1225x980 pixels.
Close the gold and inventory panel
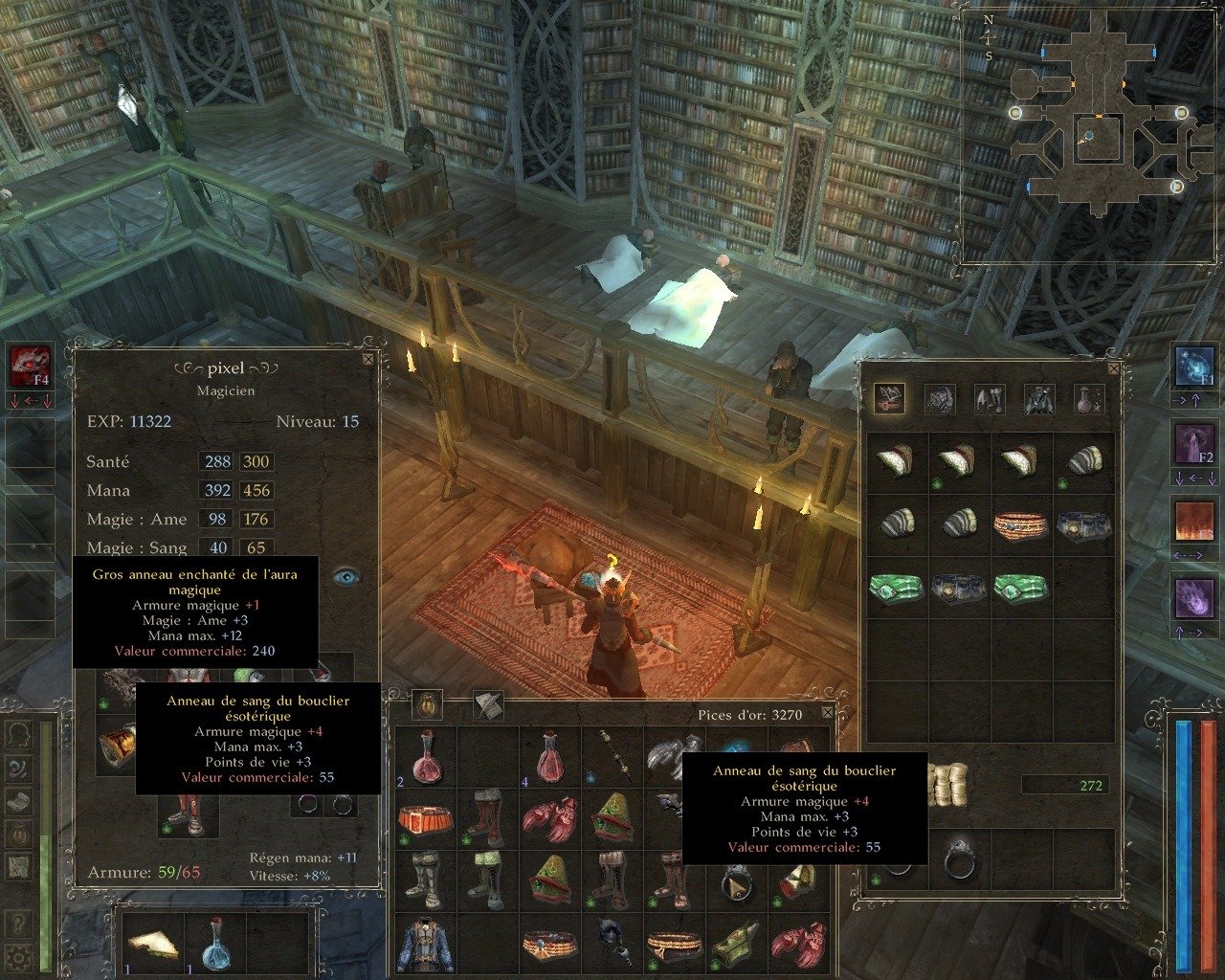829,710
